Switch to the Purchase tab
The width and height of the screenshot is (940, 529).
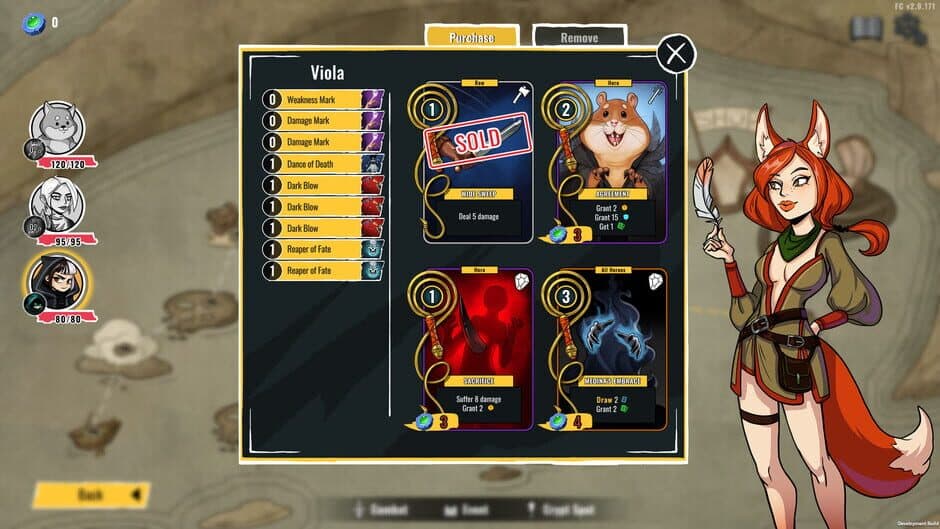(x=471, y=37)
